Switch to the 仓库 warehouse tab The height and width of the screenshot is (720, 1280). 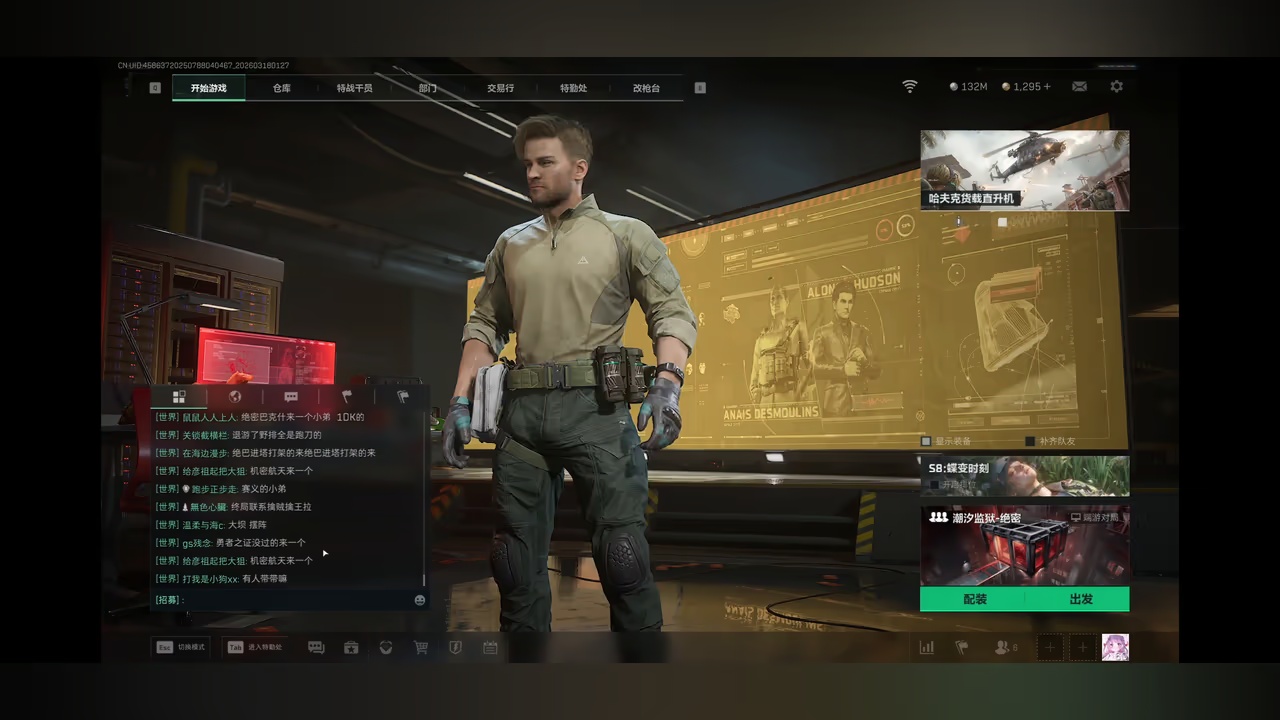click(282, 88)
